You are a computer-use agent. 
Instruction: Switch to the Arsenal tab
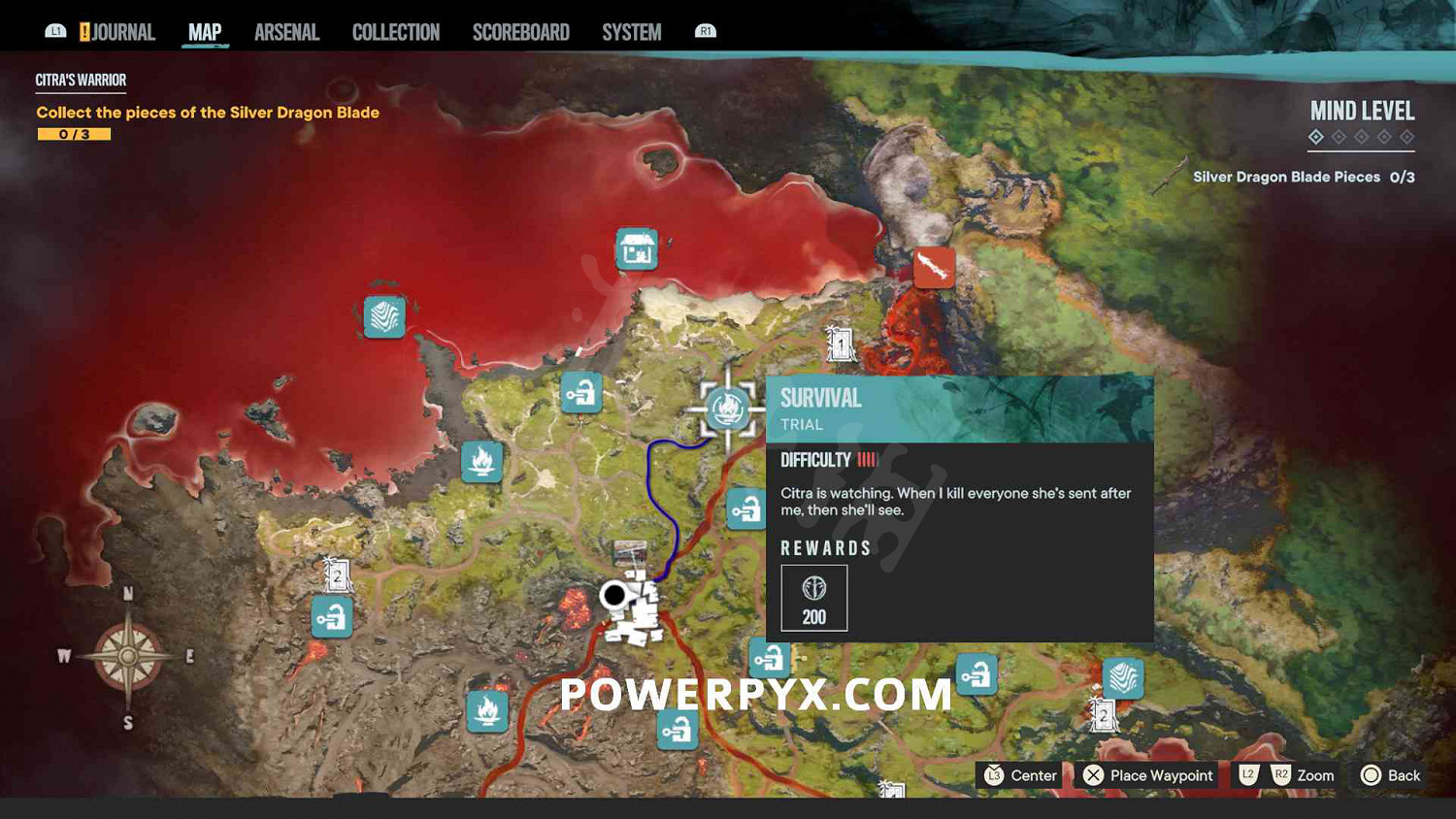point(286,31)
